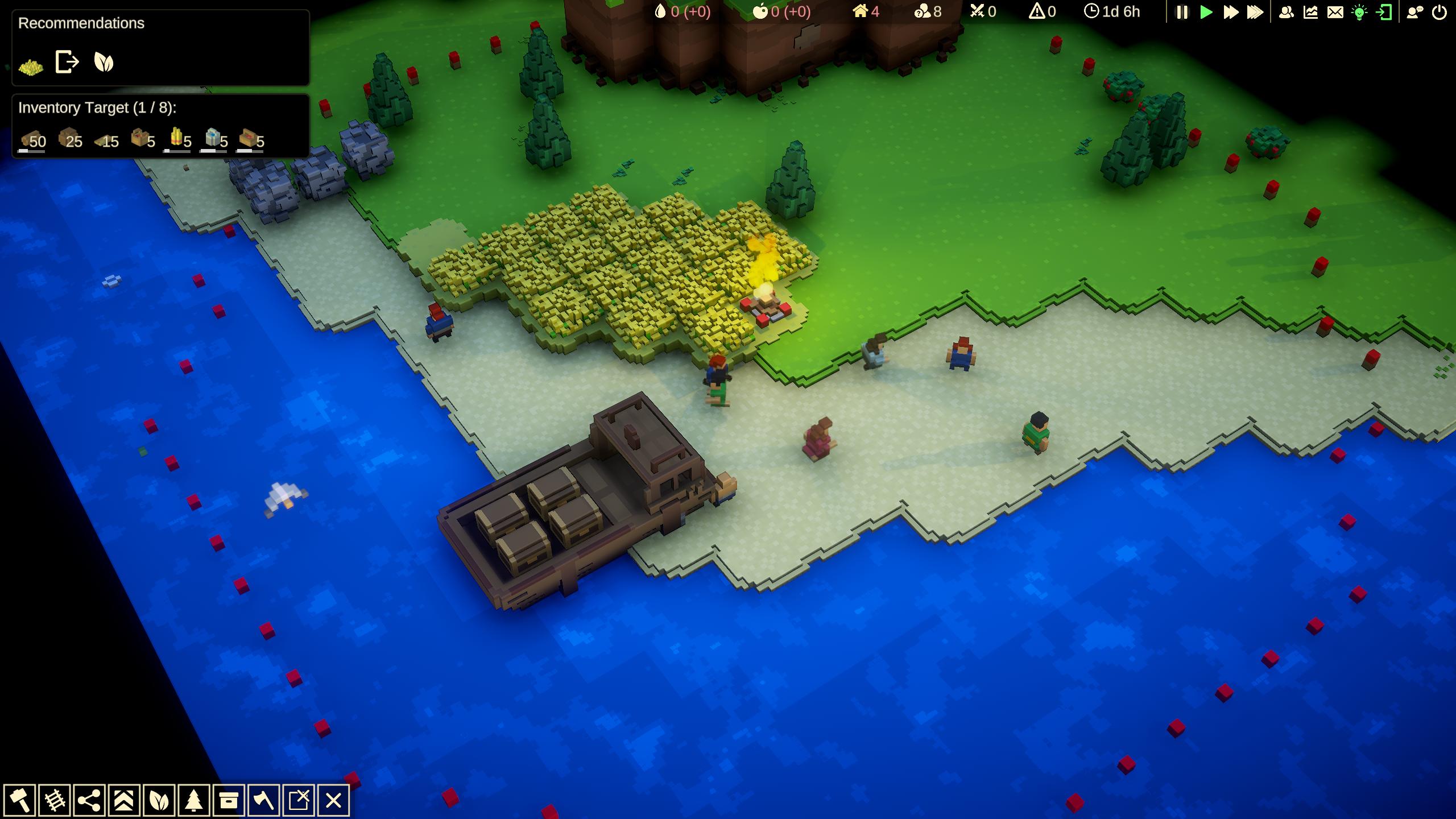Click the green door-with-arrow icon in top bar
The width and height of the screenshot is (1456, 819).
[x=1384, y=12]
